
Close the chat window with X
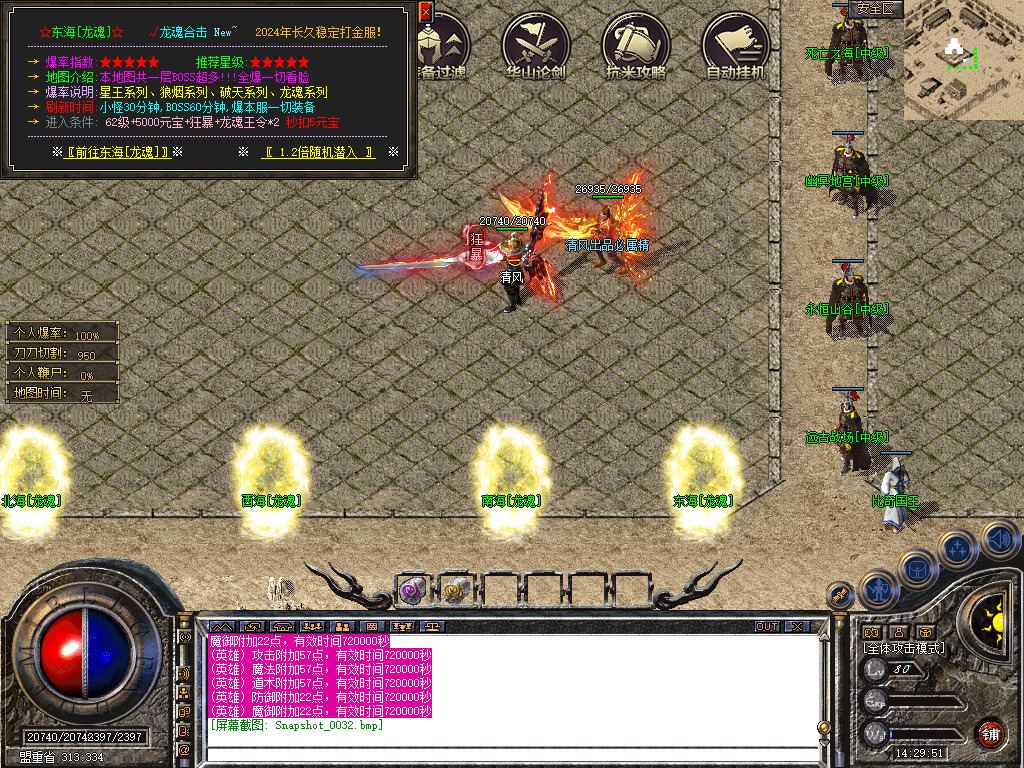pyautogui.click(x=796, y=627)
